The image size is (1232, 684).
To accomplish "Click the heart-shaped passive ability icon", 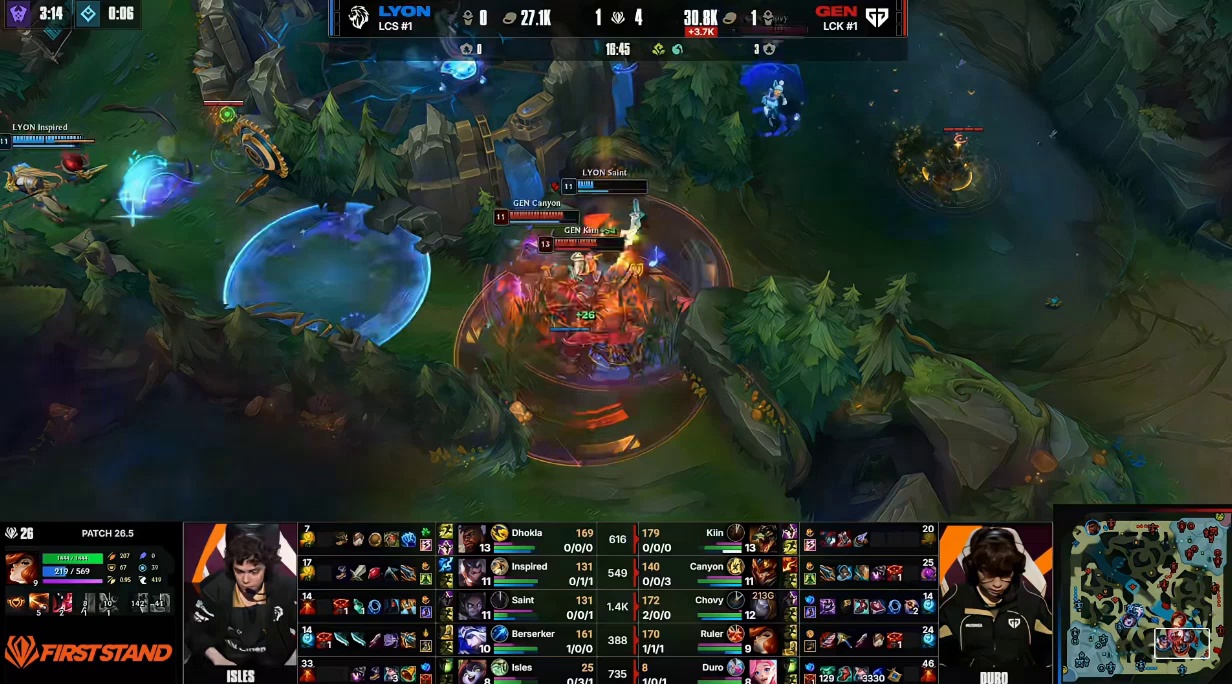I will coord(16,603).
